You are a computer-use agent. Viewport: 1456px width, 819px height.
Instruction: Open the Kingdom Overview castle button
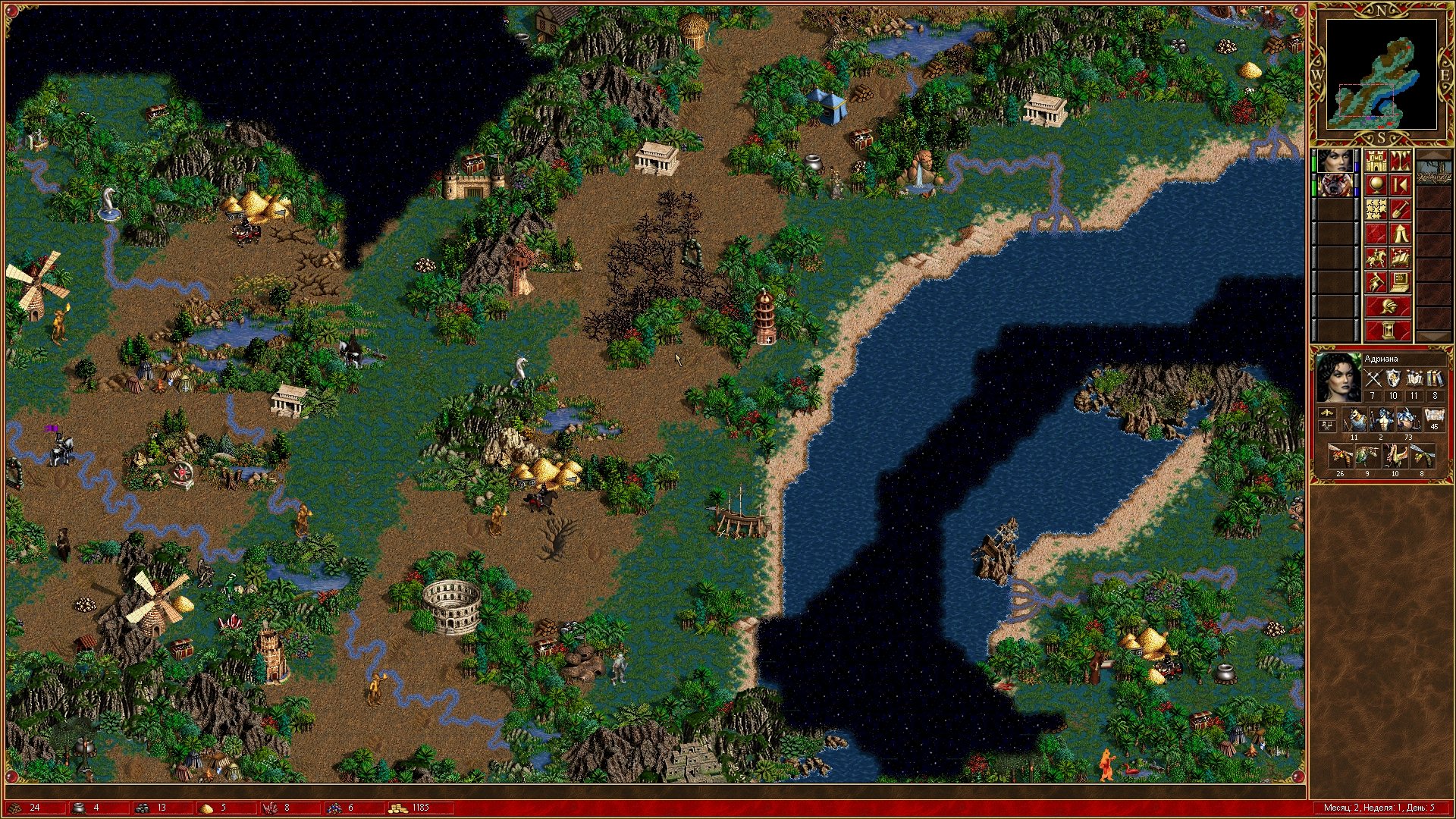coord(1376,161)
